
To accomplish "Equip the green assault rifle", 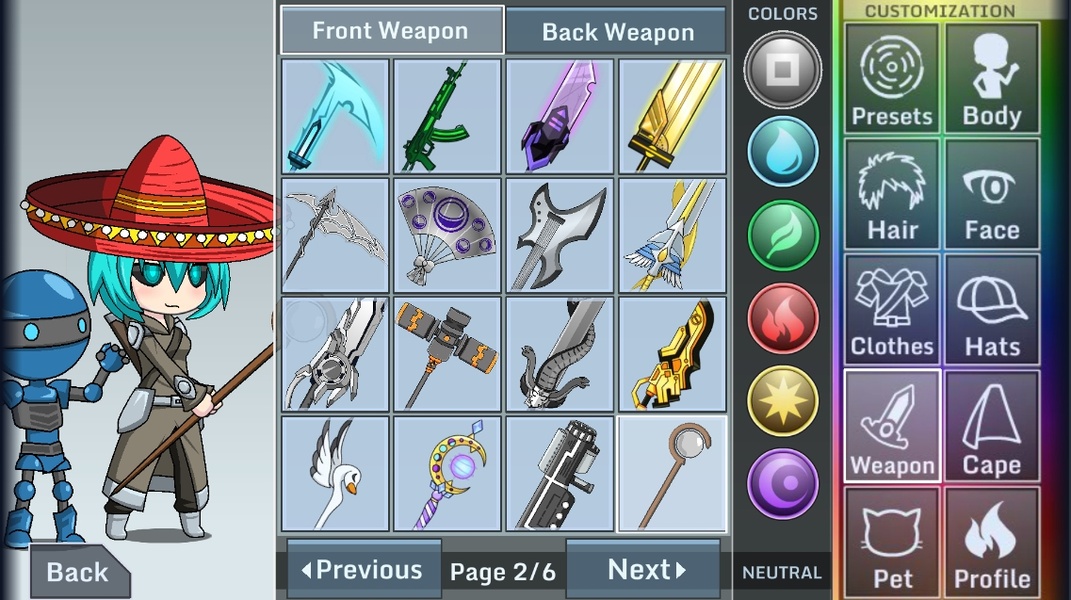I will point(447,116).
